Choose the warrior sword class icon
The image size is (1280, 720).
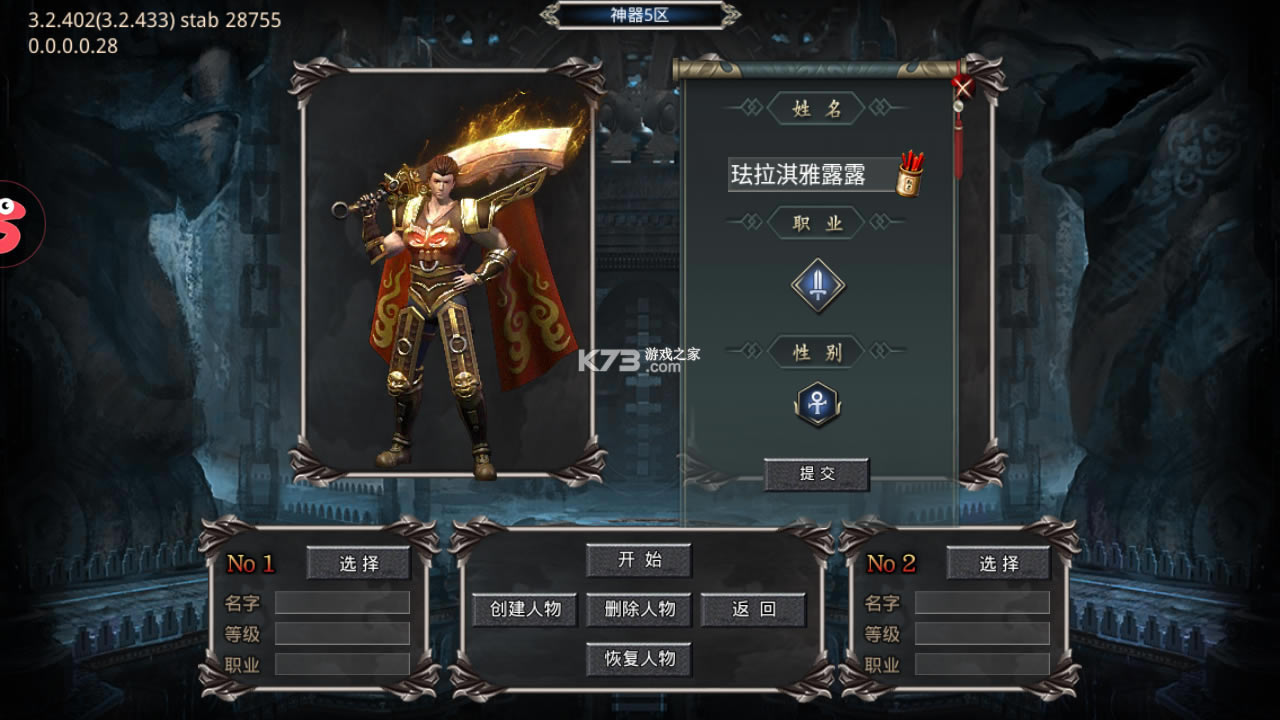tap(818, 286)
